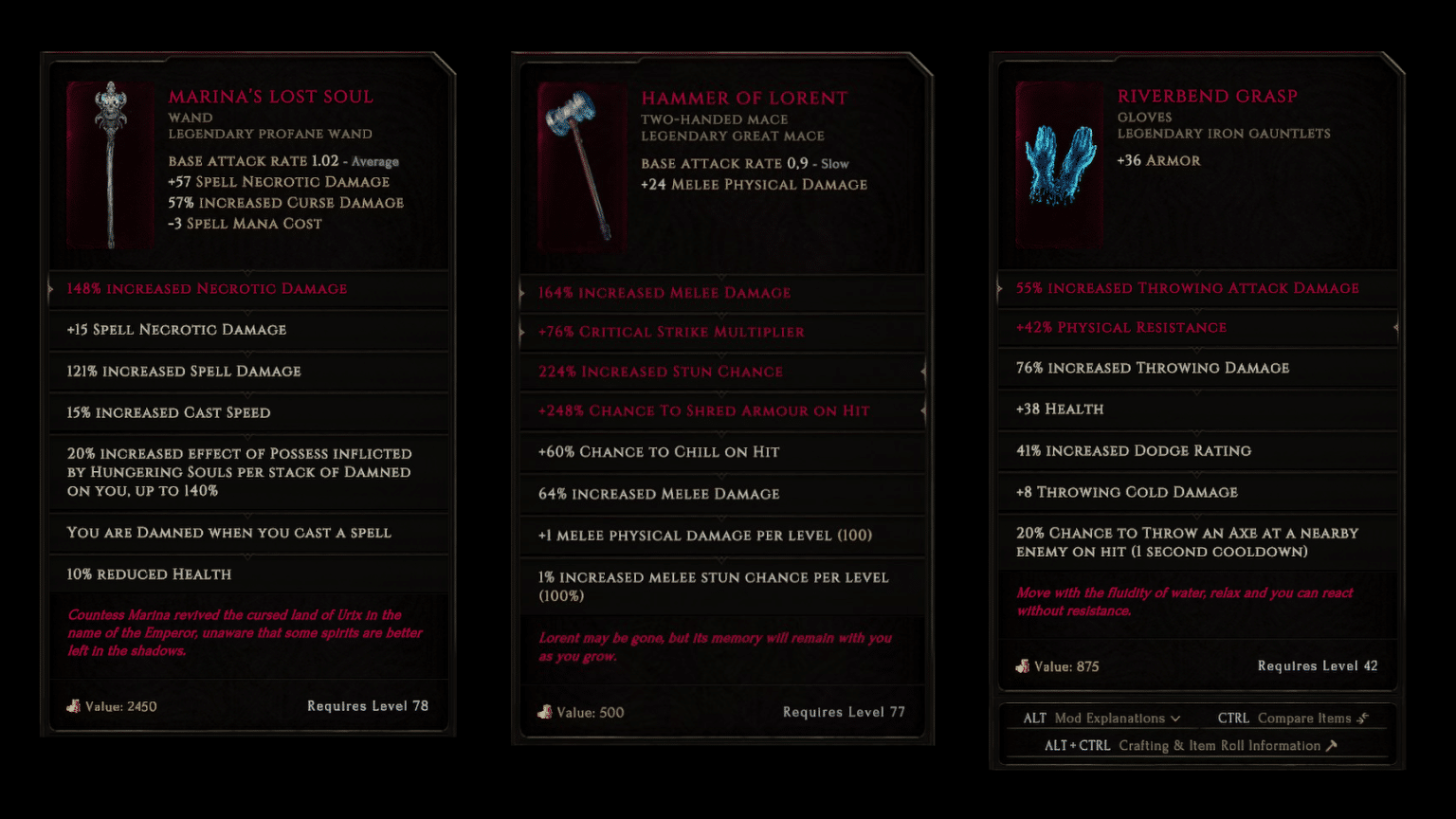Click the CTRL Compare Items control
This screenshot has width=1456, height=819.
1294,718
